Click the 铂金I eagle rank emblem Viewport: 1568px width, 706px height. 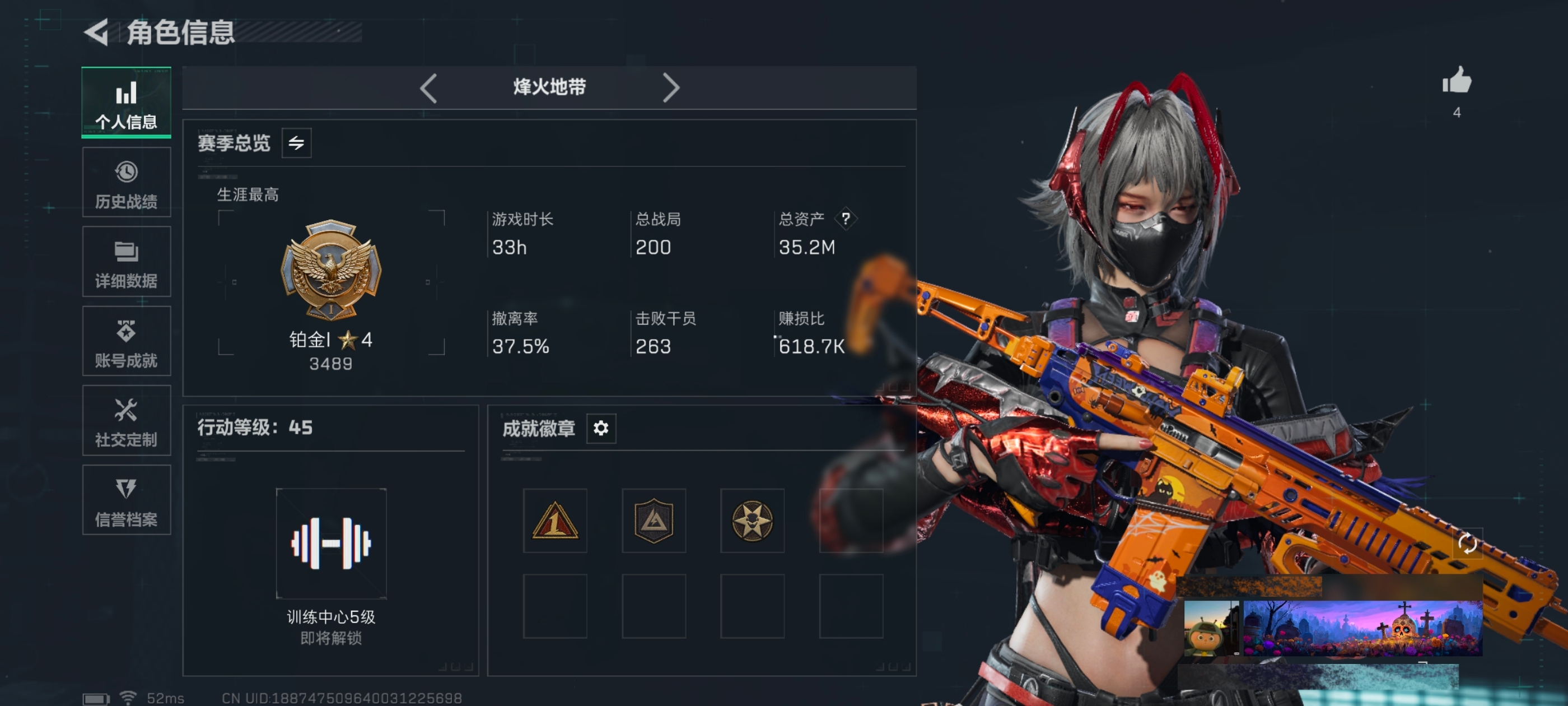[330, 270]
